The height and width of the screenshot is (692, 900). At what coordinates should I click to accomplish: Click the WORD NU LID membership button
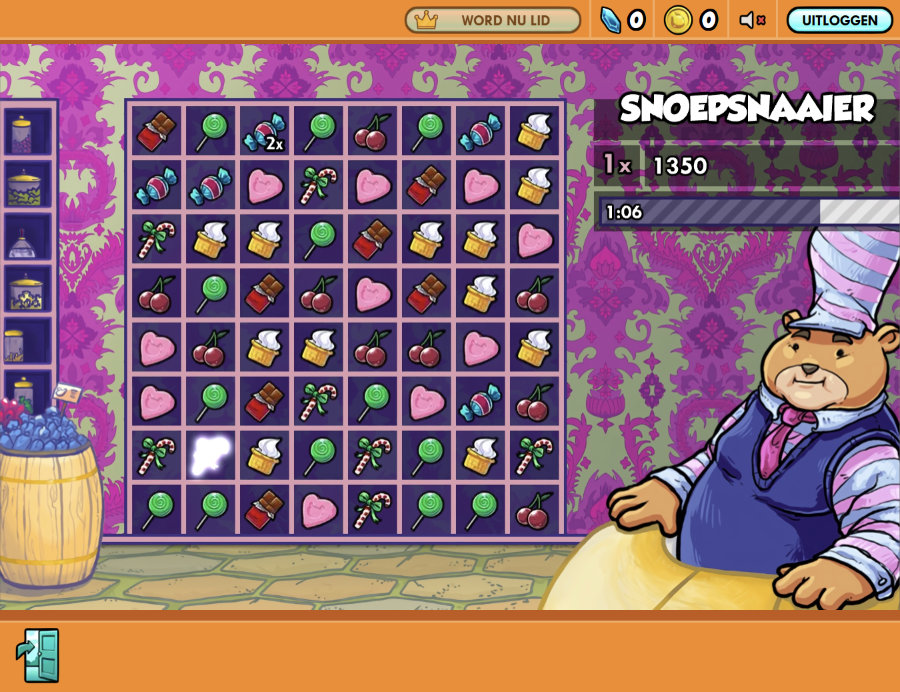click(492, 20)
